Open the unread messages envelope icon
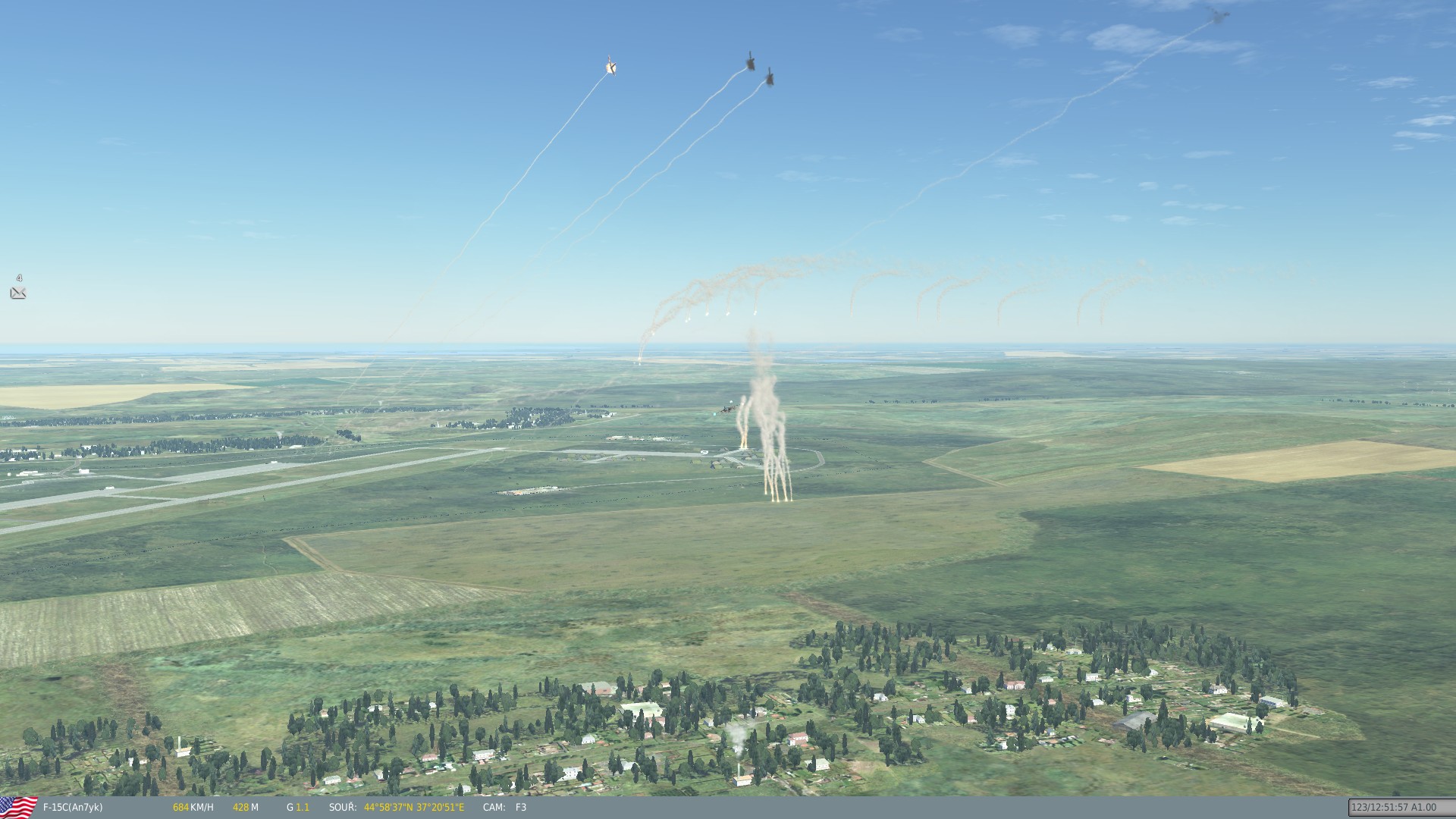Image resolution: width=1456 pixels, height=819 pixels. tap(18, 293)
